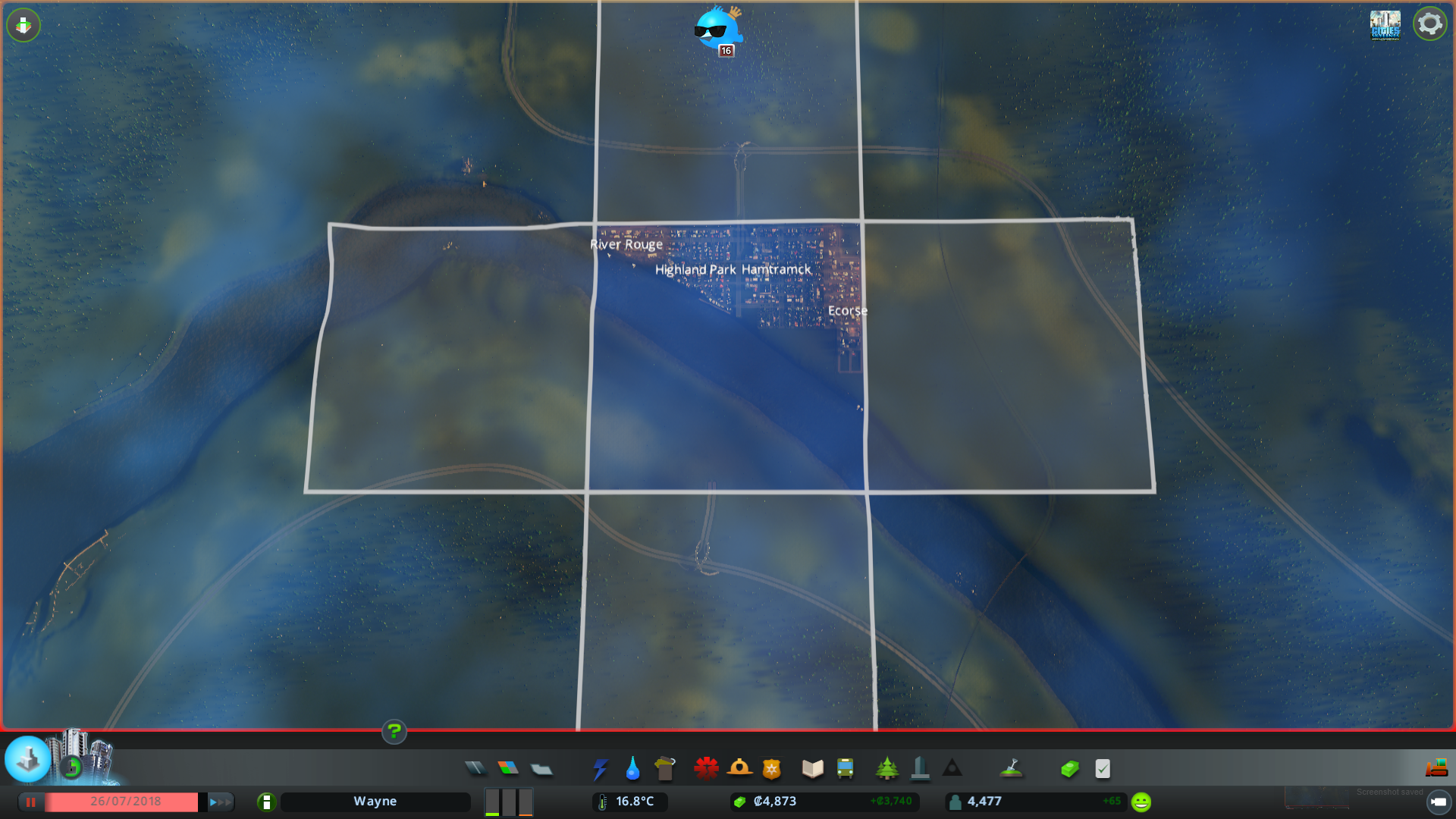Open the Chirper message feed
Viewport: 1456px width, 819px height.
click(719, 29)
